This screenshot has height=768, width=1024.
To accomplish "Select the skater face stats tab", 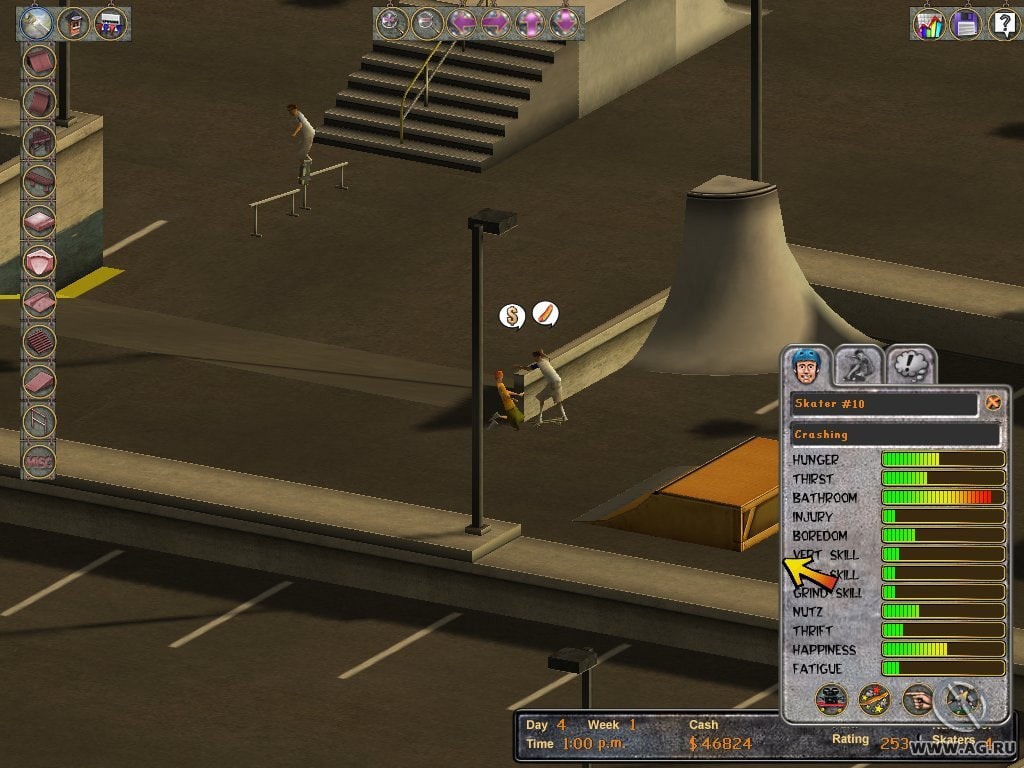I will tap(806, 364).
